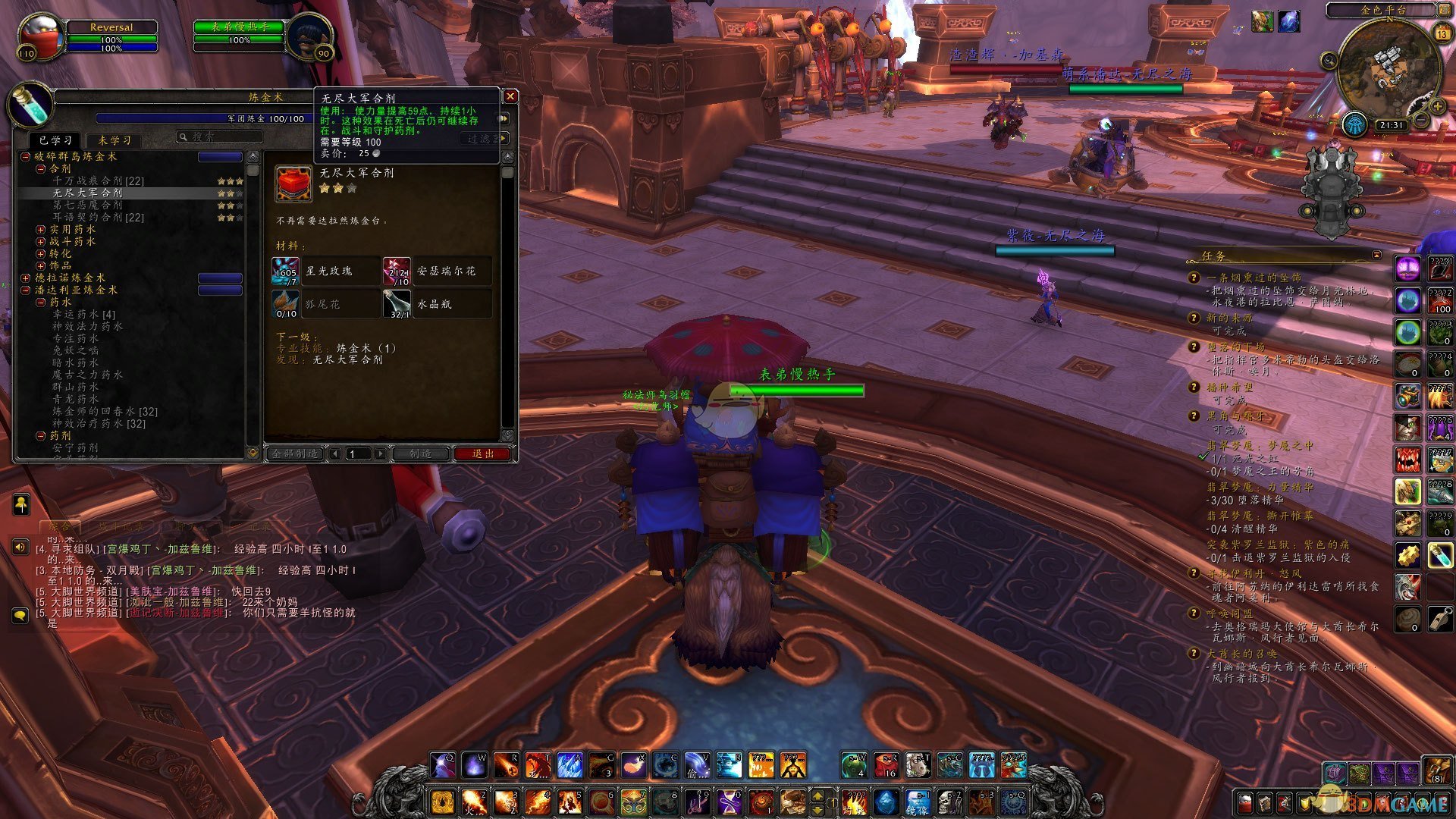1456x819 pixels.
Task: Select the 幸运药水 recipe
Action: tap(83, 315)
